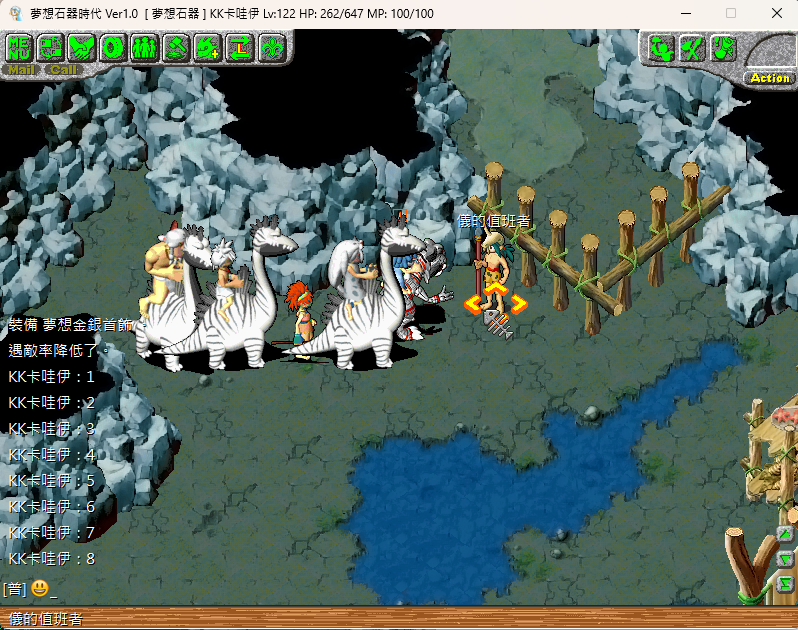Image resolution: width=798 pixels, height=630 pixels.
Task: Open the handshake trade icon
Action: (x=82, y=47)
